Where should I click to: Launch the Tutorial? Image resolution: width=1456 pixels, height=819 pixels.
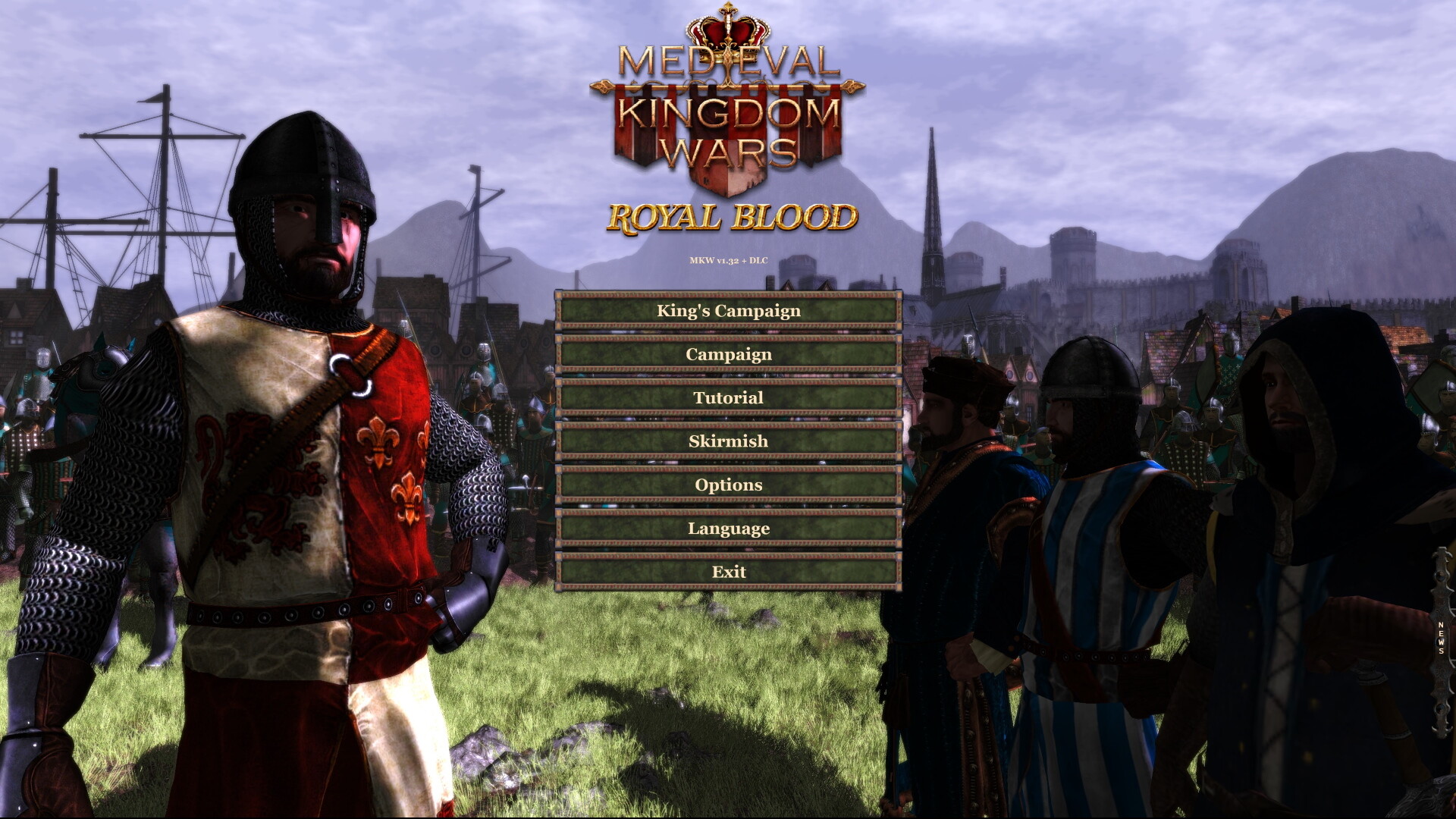728,397
